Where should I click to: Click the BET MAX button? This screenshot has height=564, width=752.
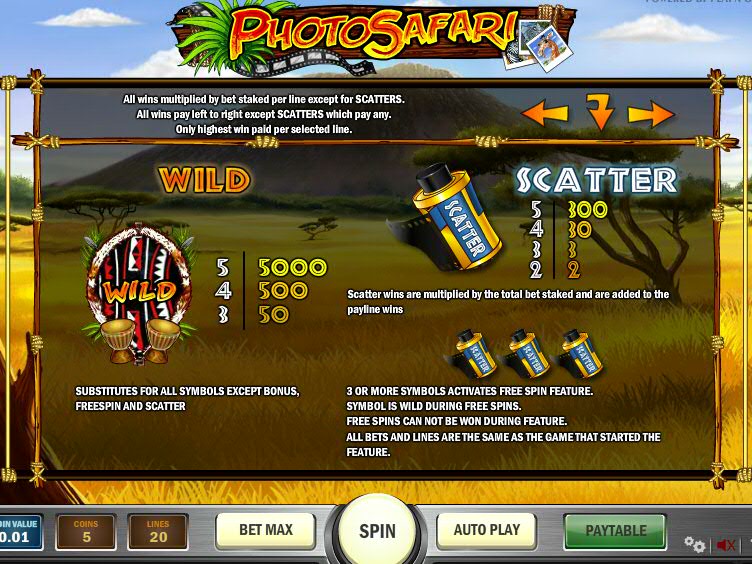click(x=265, y=530)
